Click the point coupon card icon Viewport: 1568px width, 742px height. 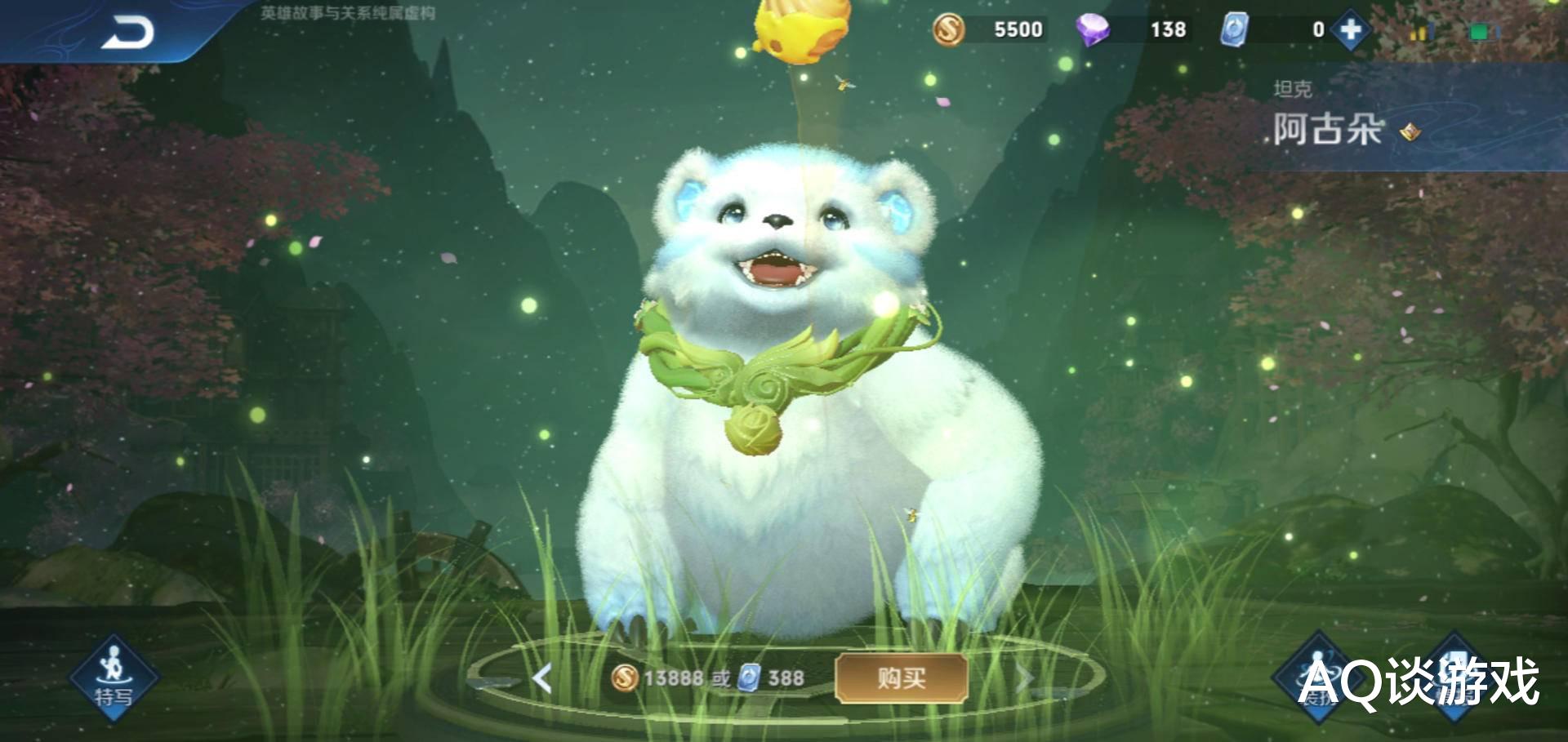pyautogui.click(x=1235, y=29)
